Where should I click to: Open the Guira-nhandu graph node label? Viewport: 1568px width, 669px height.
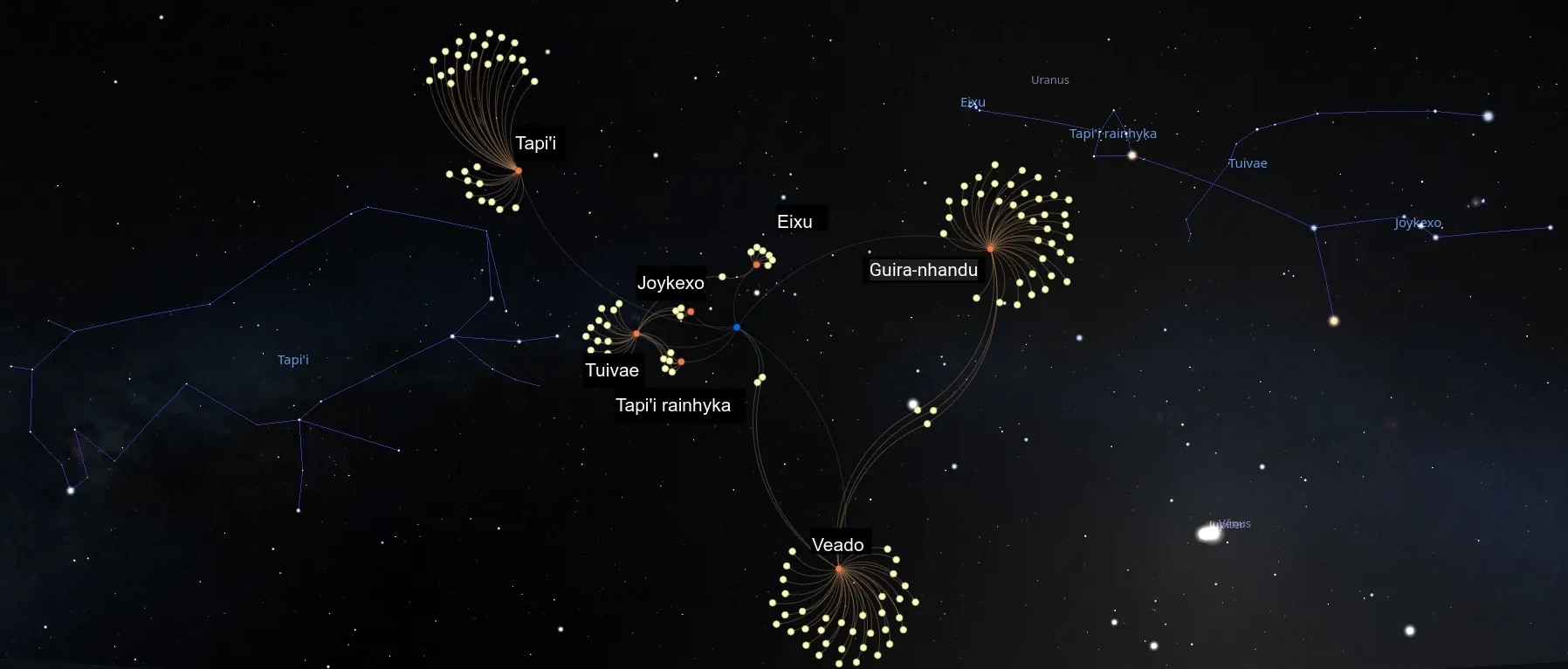pyautogui.click(x=923, y=270)
